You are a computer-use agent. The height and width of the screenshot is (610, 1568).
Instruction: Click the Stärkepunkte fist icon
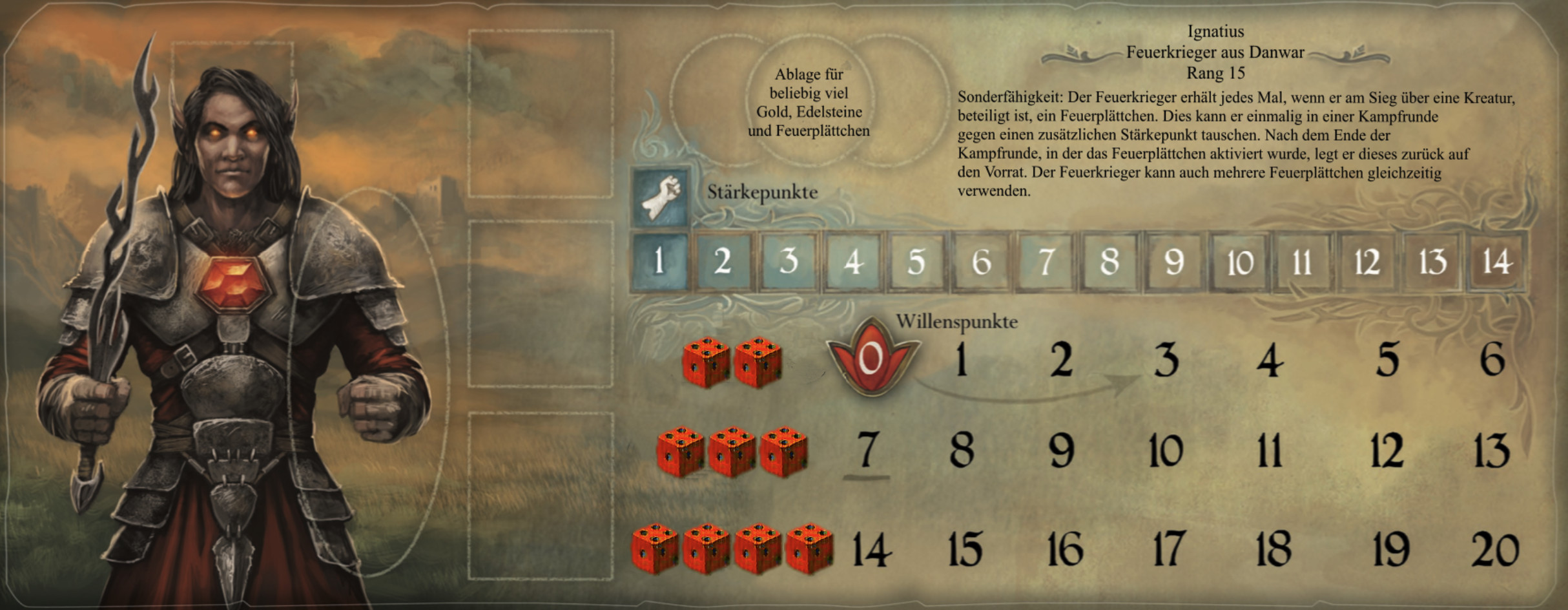[660, 198]
